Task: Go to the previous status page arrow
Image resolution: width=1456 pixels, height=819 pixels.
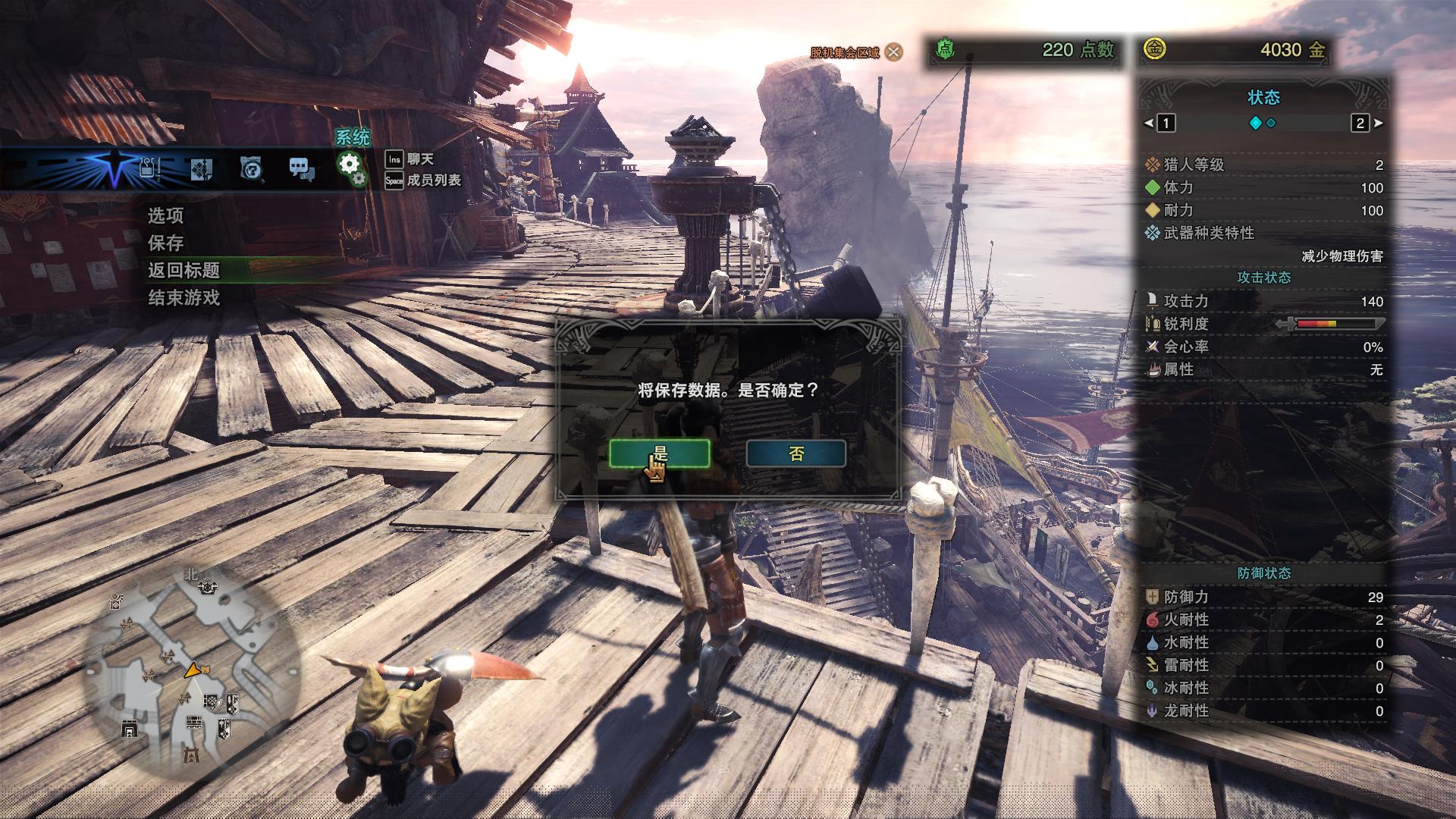Action: pos(1148,123)
